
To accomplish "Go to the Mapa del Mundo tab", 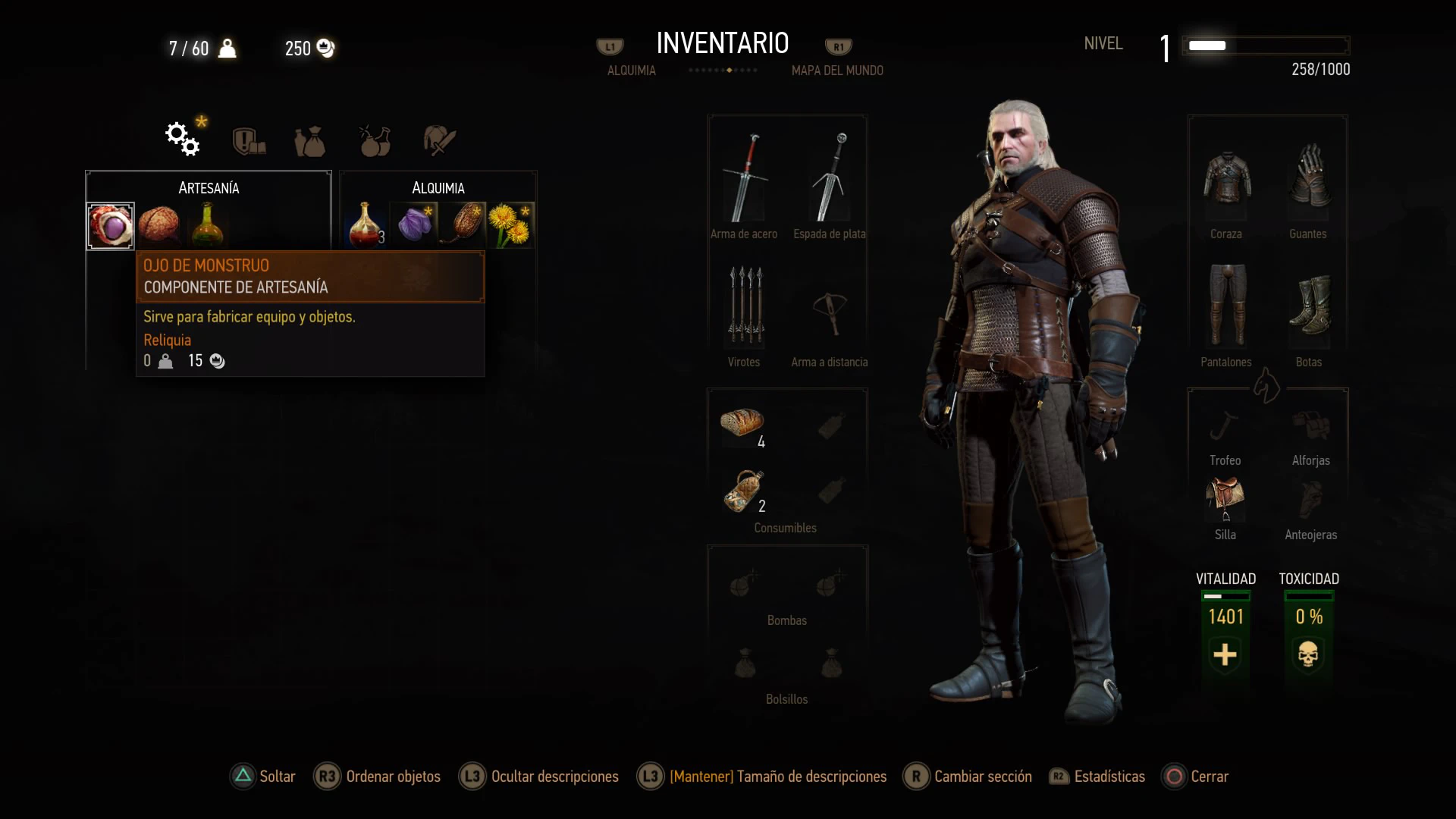I will coord(837,71).
